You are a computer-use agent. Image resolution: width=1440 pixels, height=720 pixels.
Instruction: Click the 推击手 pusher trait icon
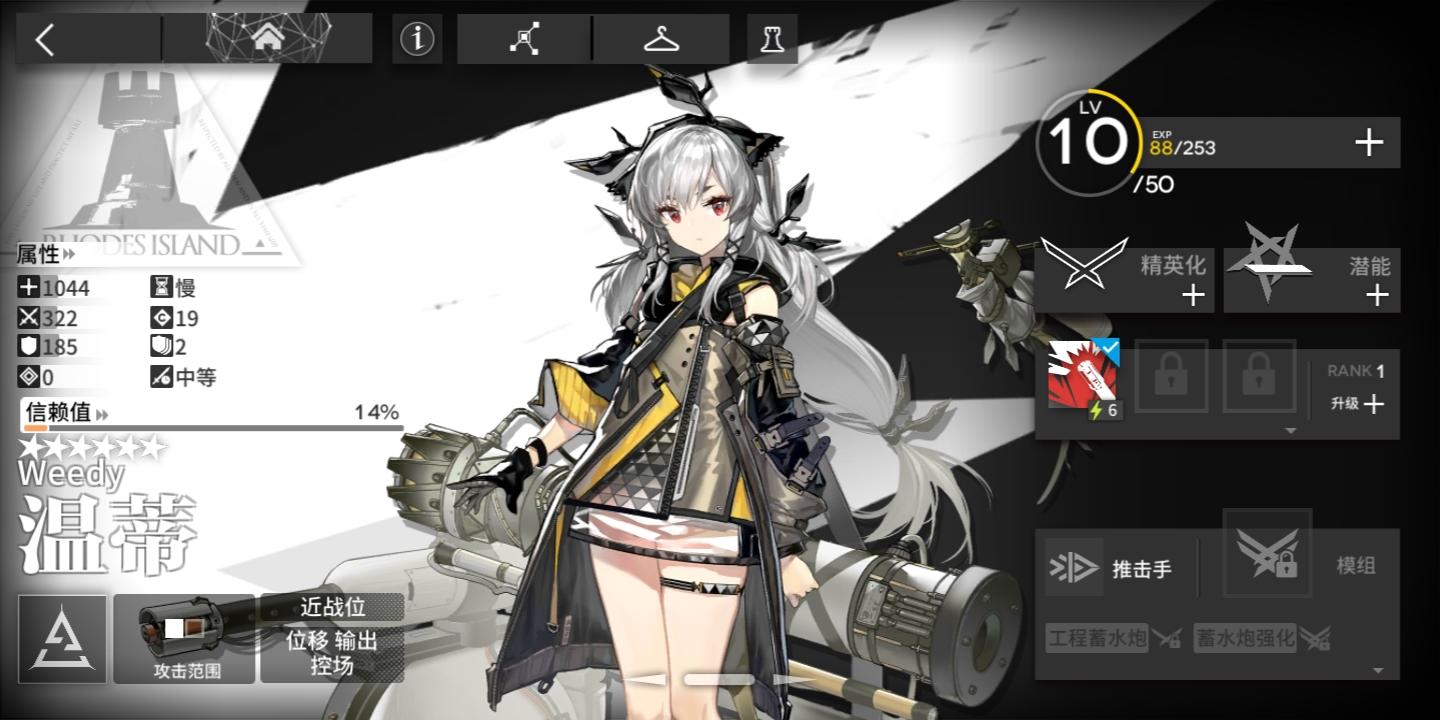pos(1074,566)
